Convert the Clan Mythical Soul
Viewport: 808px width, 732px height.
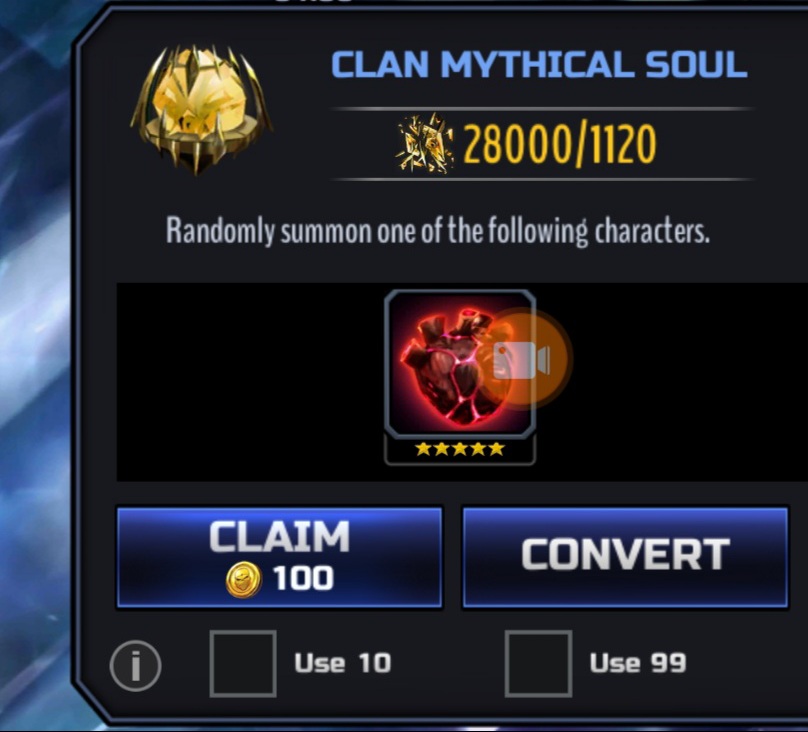624,557
